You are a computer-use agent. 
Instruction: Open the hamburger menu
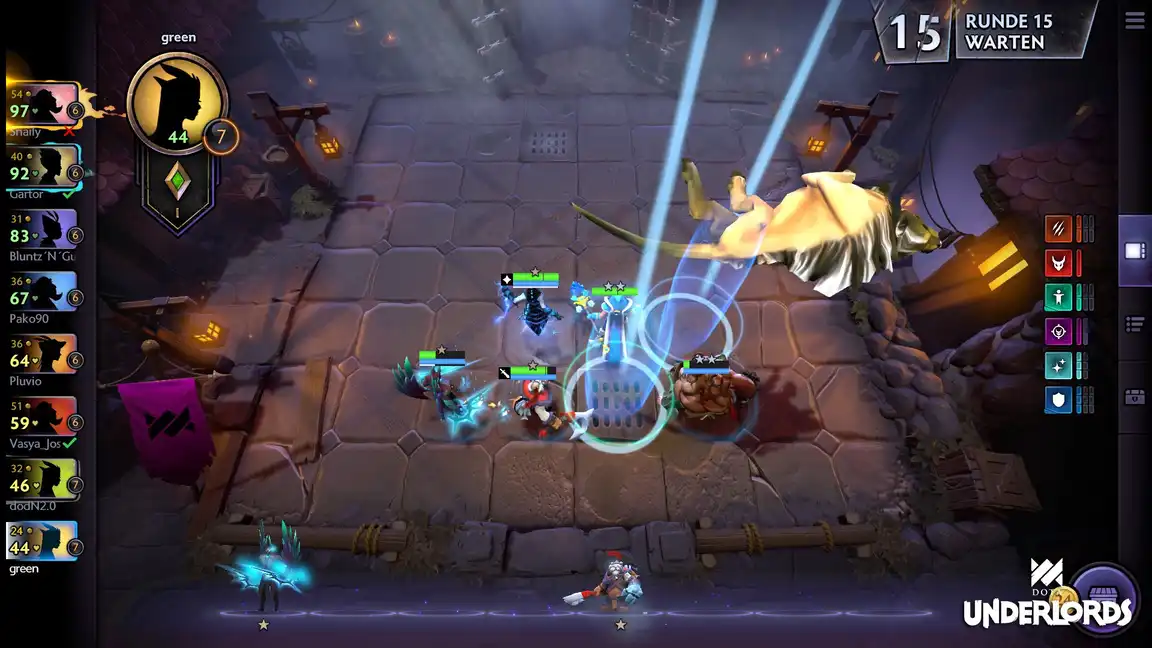pyautogui.click(x=1134, y=20)
